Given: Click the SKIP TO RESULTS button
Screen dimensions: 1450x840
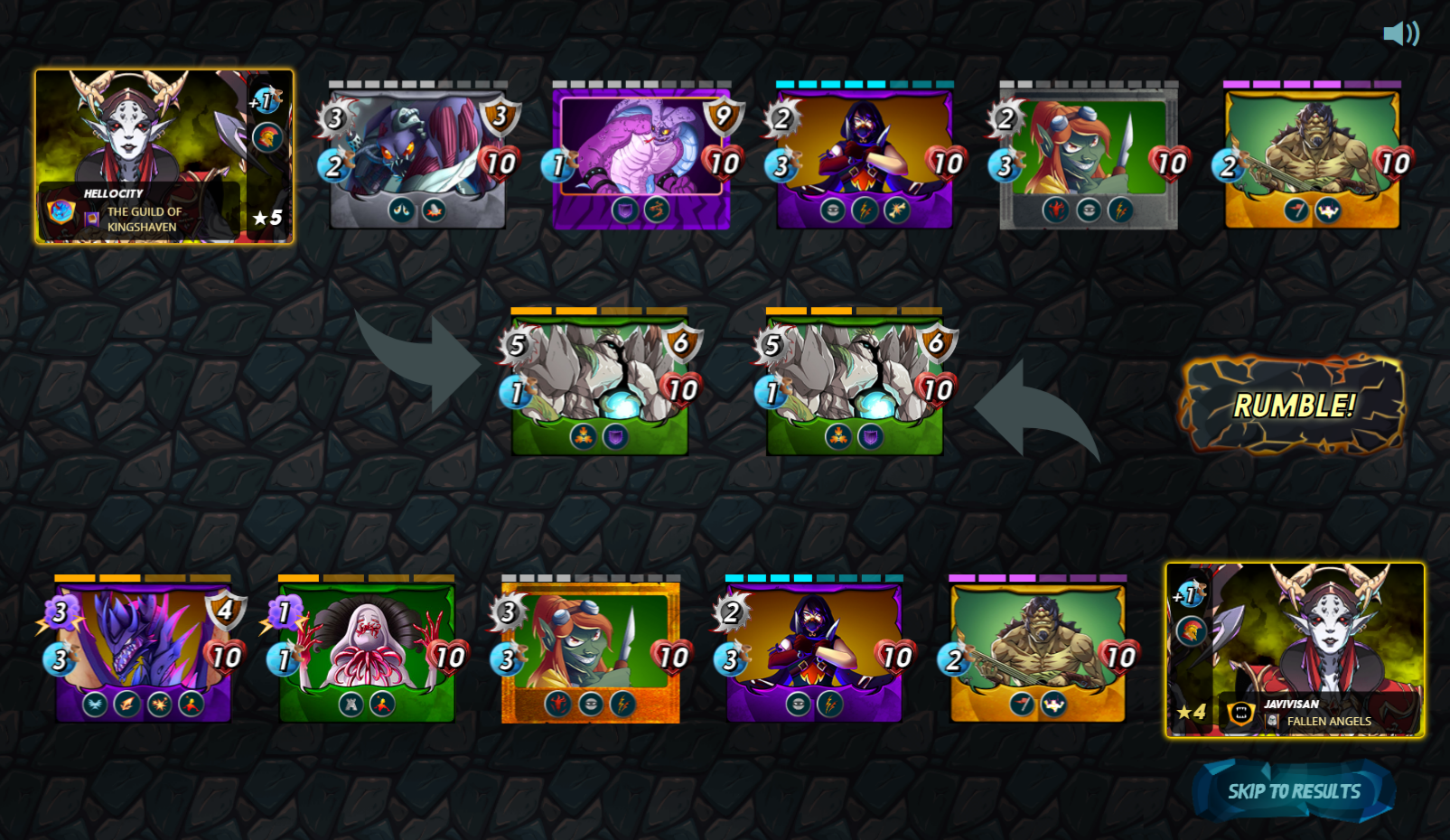Looking at the screenshot, I should click(x=1294, y=790).
